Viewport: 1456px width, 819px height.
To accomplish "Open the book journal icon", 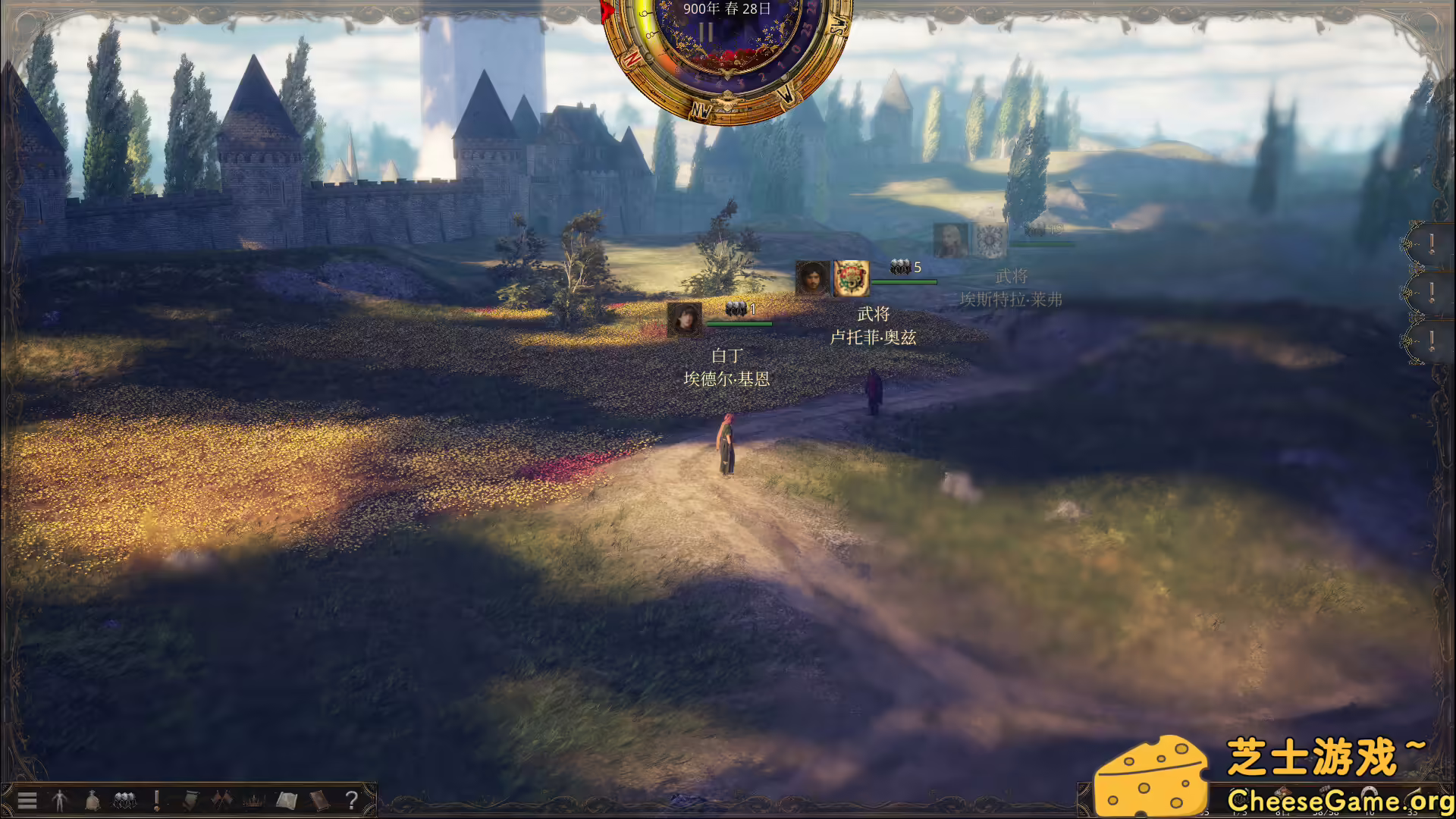I will coord(318,800).
